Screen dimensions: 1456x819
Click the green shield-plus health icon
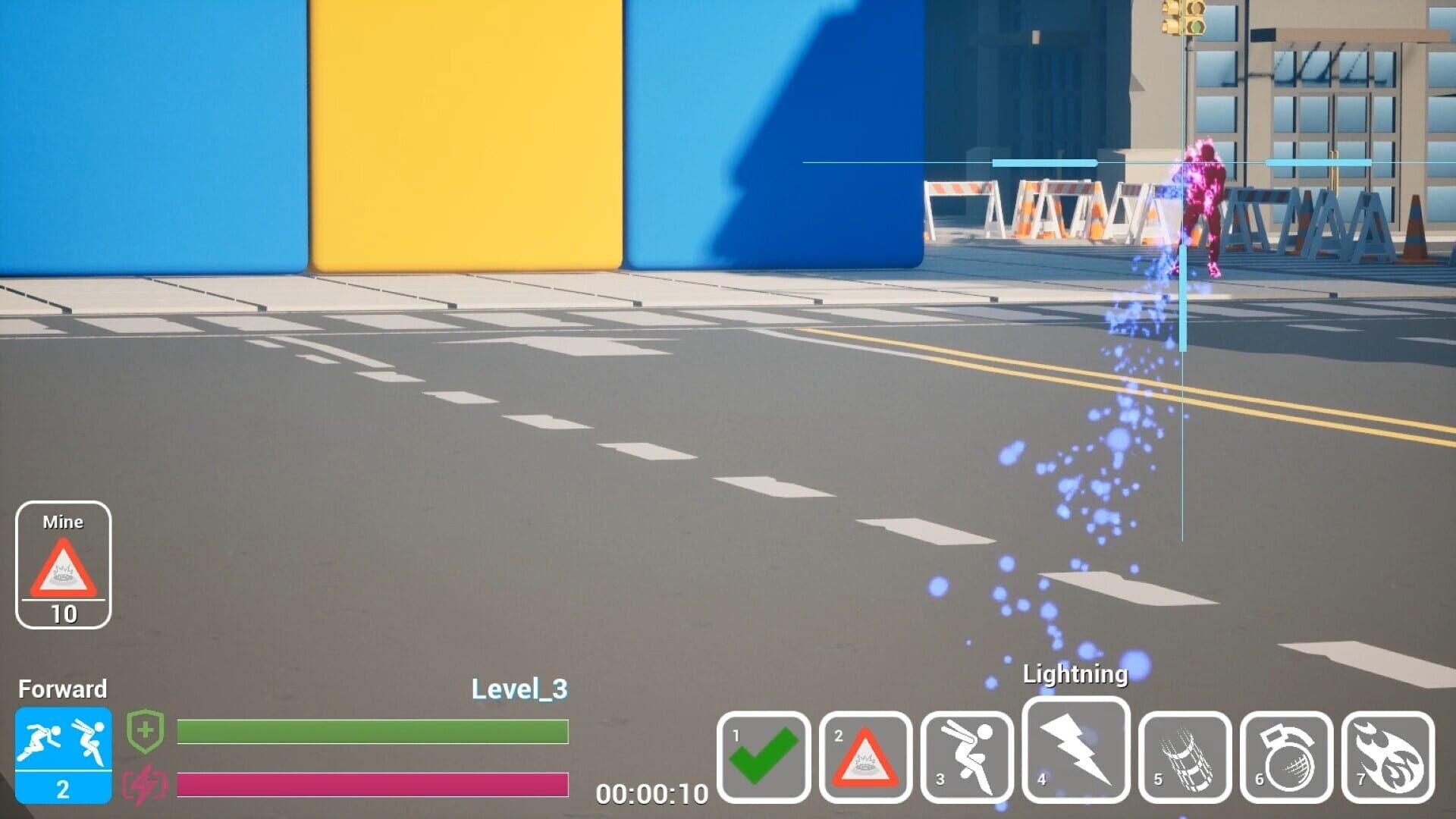[x=145, y=730]
